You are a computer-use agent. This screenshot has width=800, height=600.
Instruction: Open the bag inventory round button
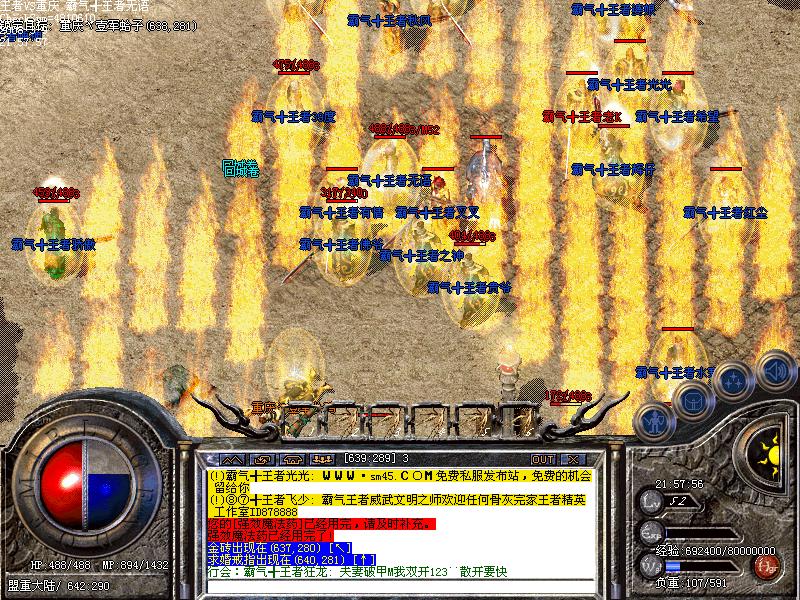(693, 399)
